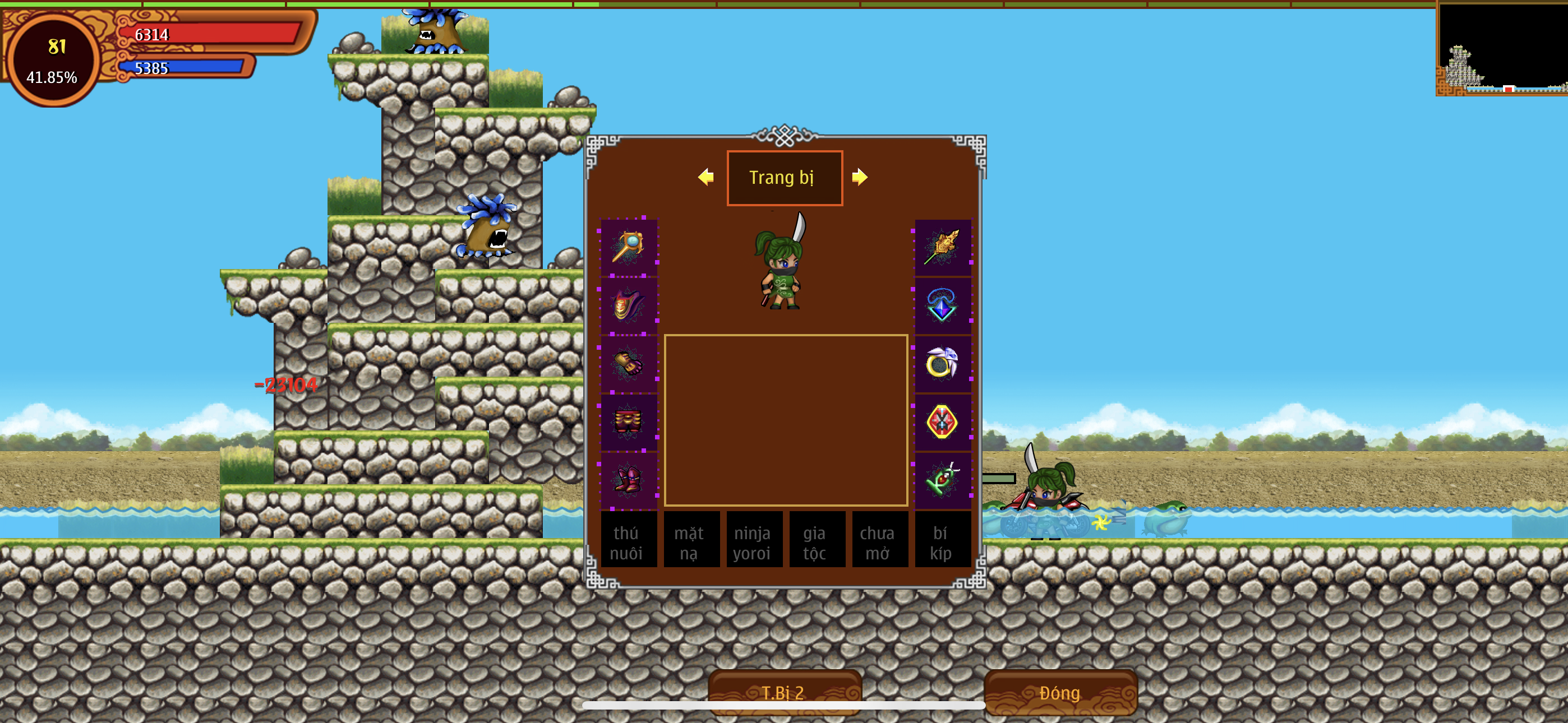Select the golden gloves equipment slot
The height and width of the screenshot is (723, 1568).
629,363
